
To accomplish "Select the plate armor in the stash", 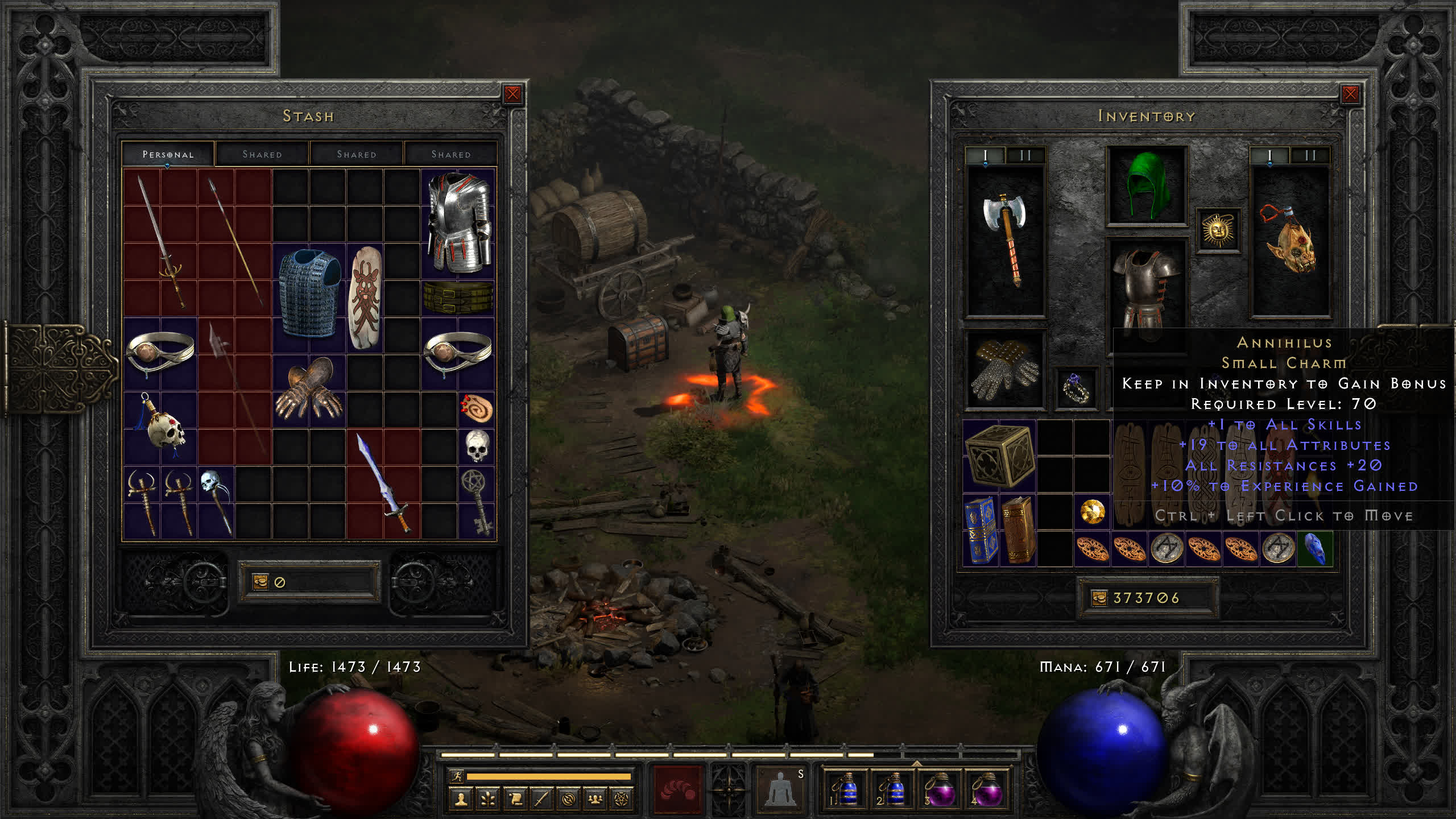I will (458, 223).
